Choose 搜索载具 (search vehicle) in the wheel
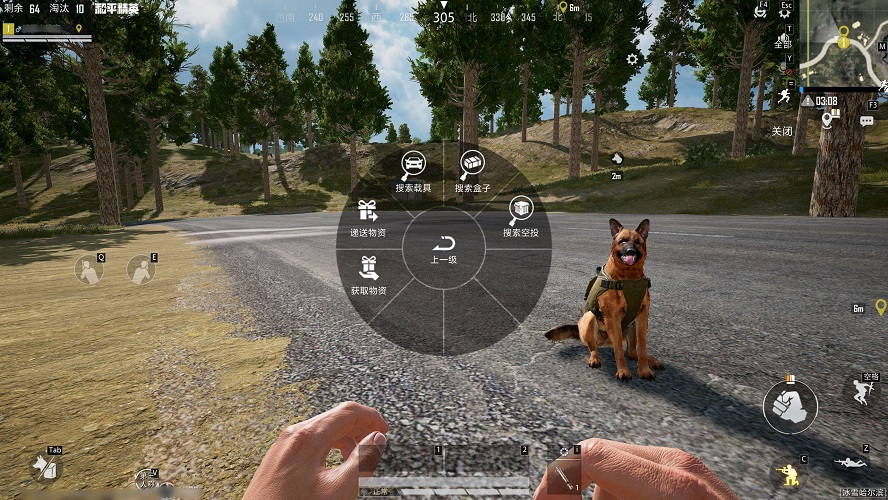This screenshot has width=888, height=500. click(412, 171)
